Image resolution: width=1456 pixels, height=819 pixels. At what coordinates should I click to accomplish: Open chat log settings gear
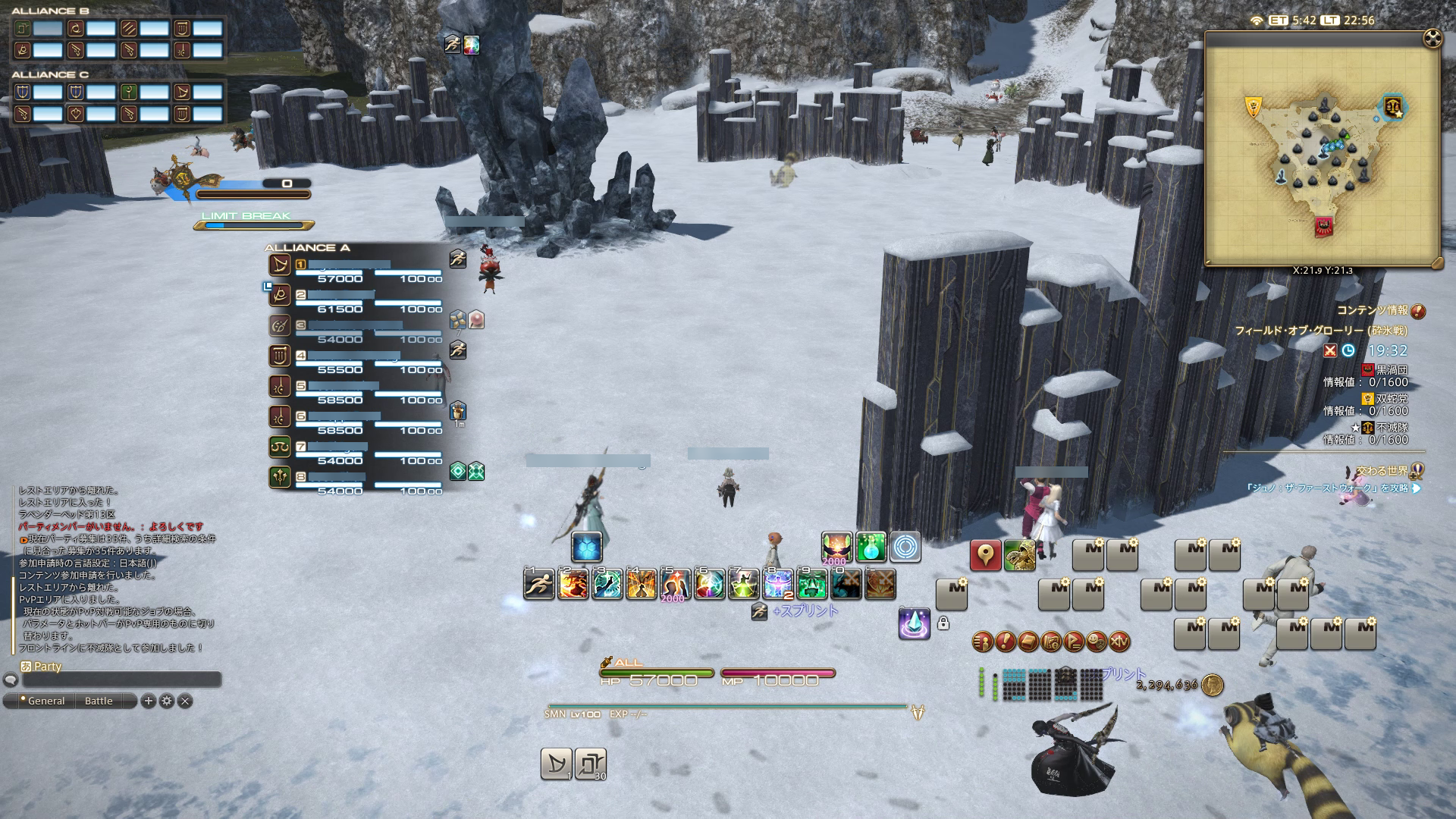[x=167, y=701]
